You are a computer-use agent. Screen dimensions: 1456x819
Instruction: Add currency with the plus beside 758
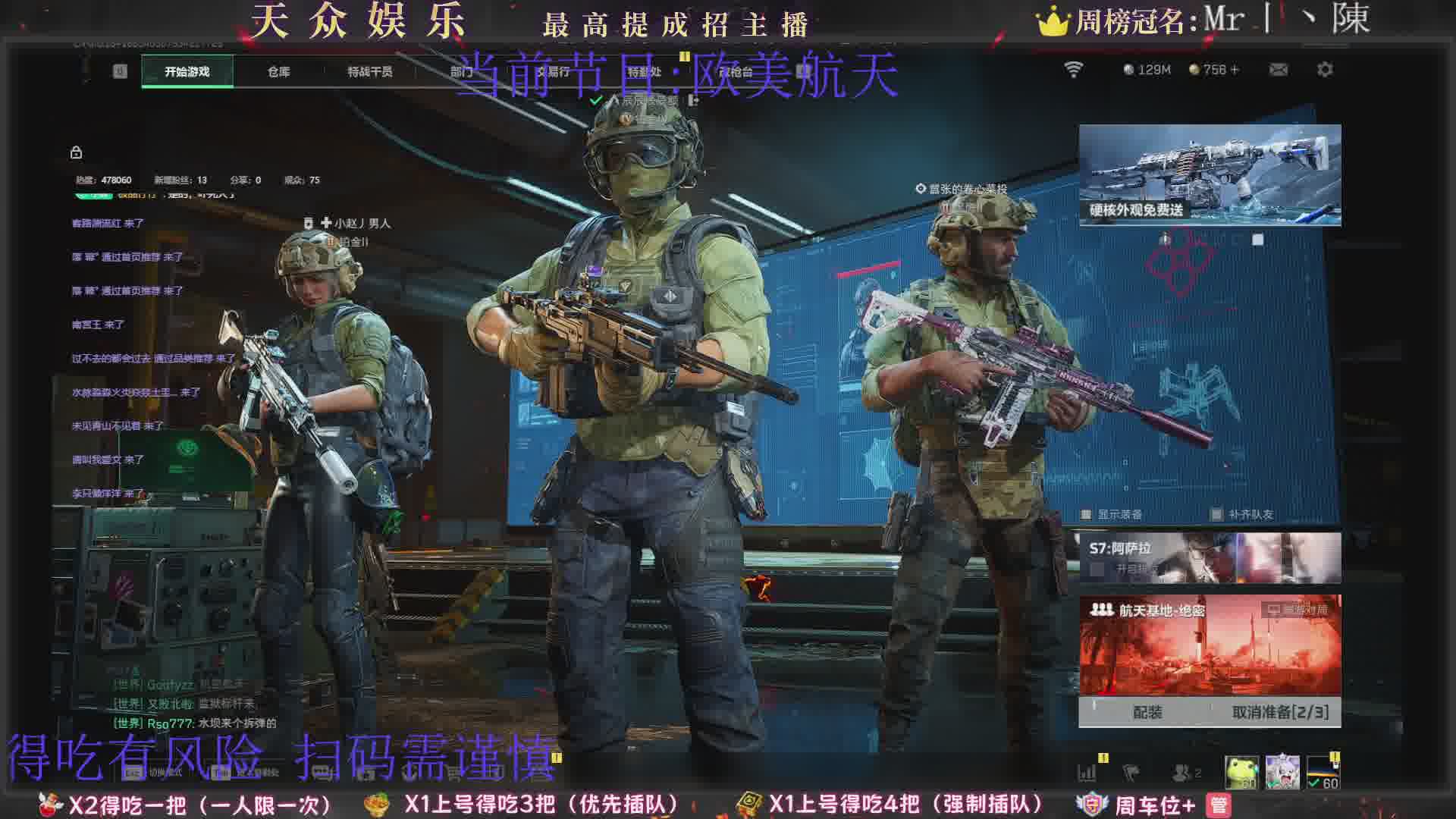pyautogui.click(x=1235, y=70)
